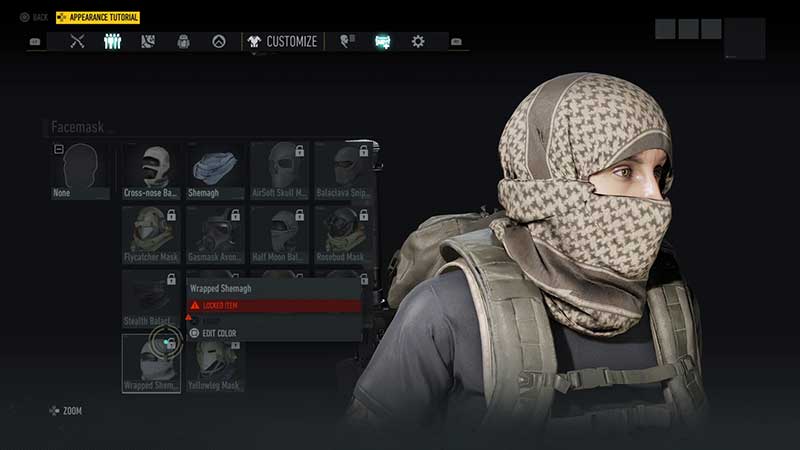This screenshot has height=450, width=800.
Task: Select the None facemask option
Action: [x=80, y=170]
